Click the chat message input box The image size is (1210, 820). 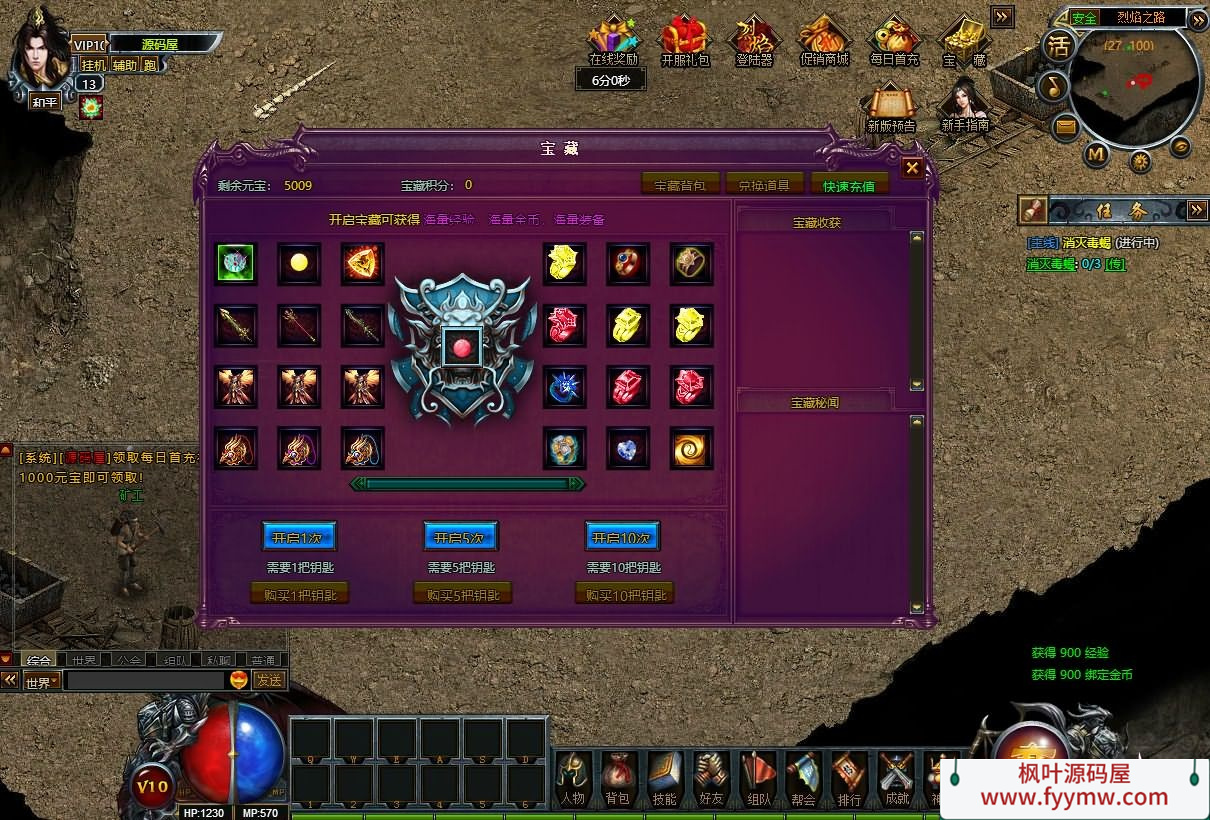145,680
